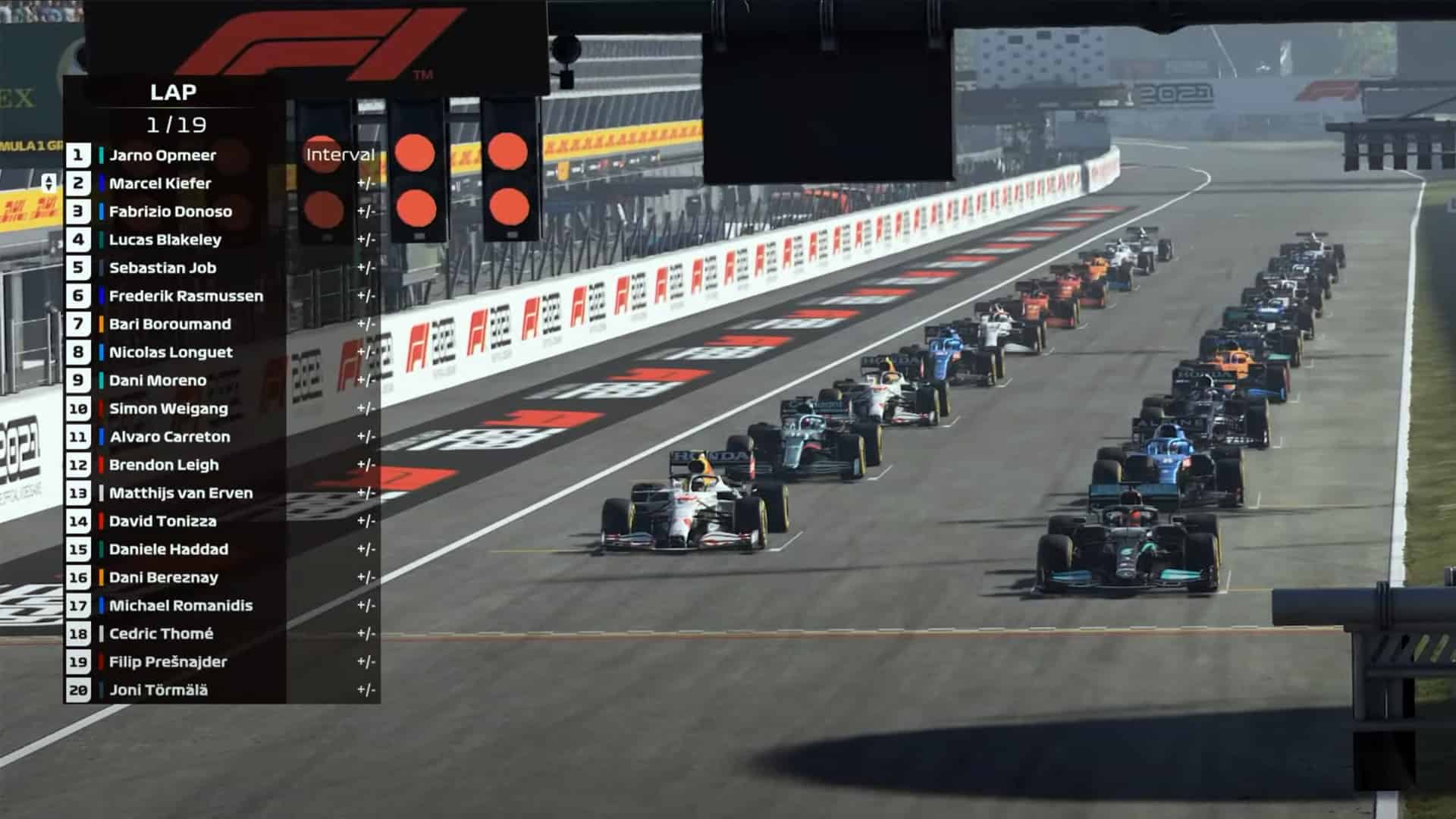Toggle the +/- indicator for Joni Törmälä
1456x819 pixels.
pyautogui.click(x=366, y=690)
